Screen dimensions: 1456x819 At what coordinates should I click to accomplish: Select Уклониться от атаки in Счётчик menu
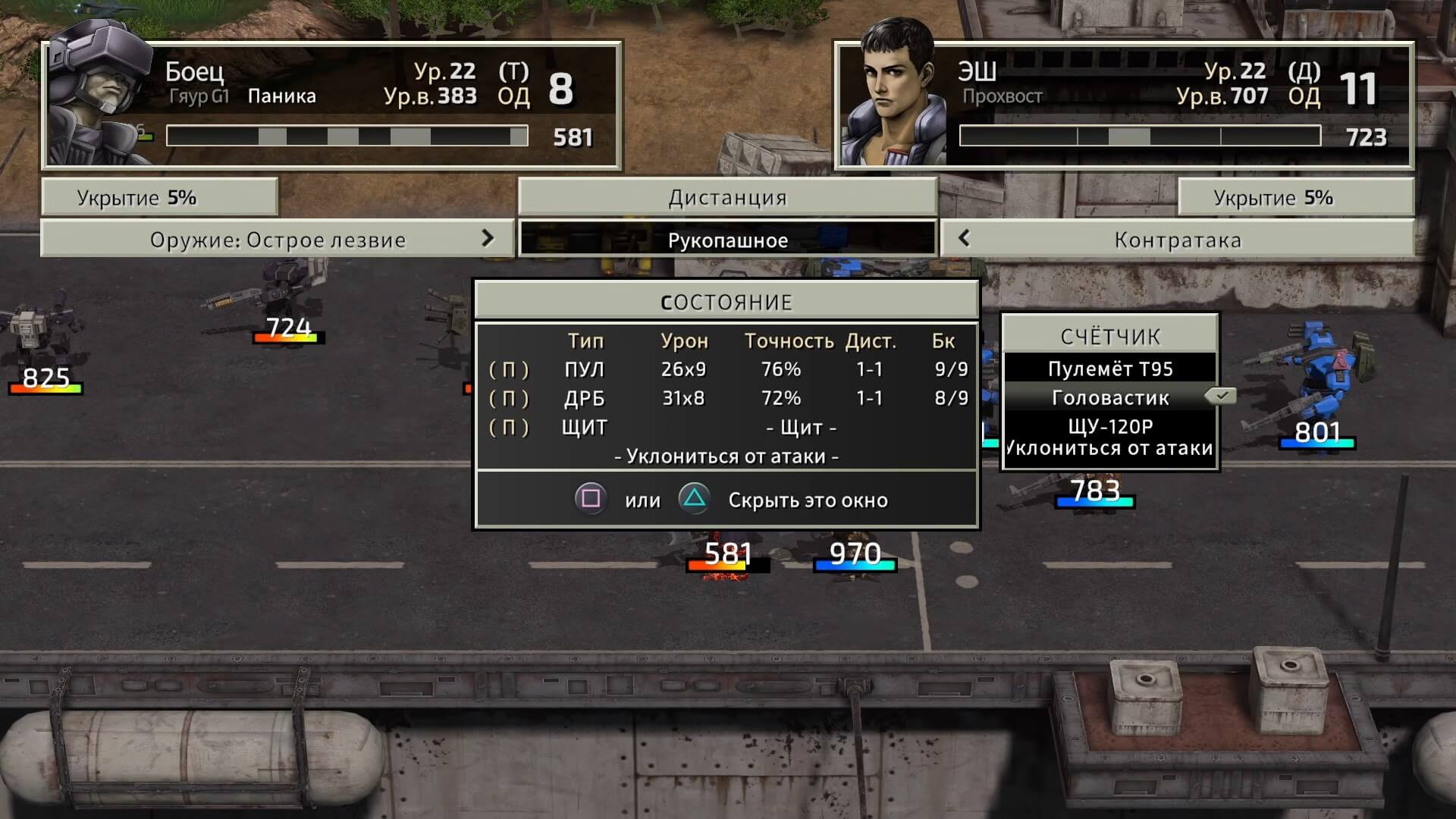pyautogui.click(x=1109, y=448)
